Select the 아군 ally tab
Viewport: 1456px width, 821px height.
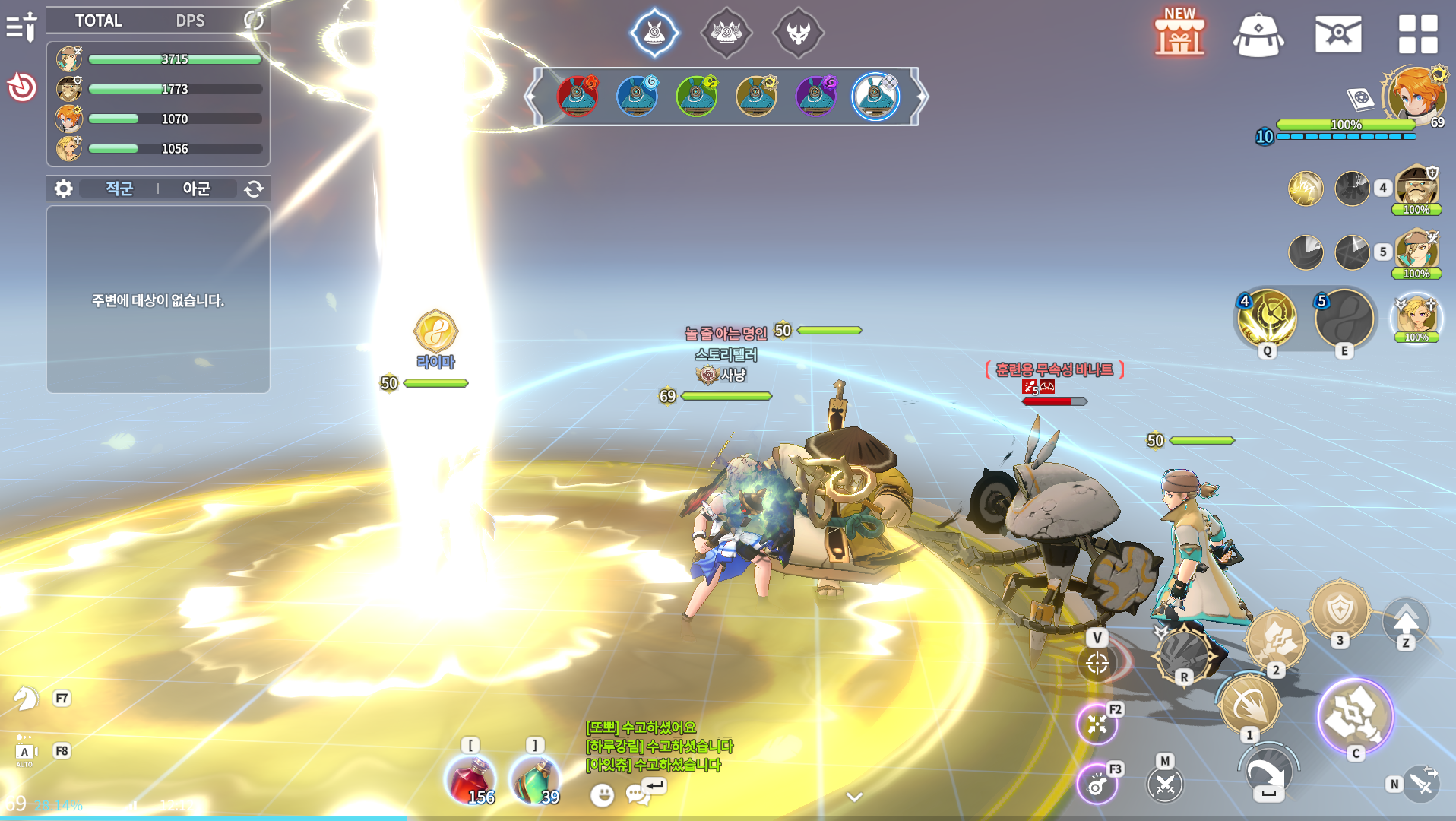pyautogui.click(x=196, y=189)
